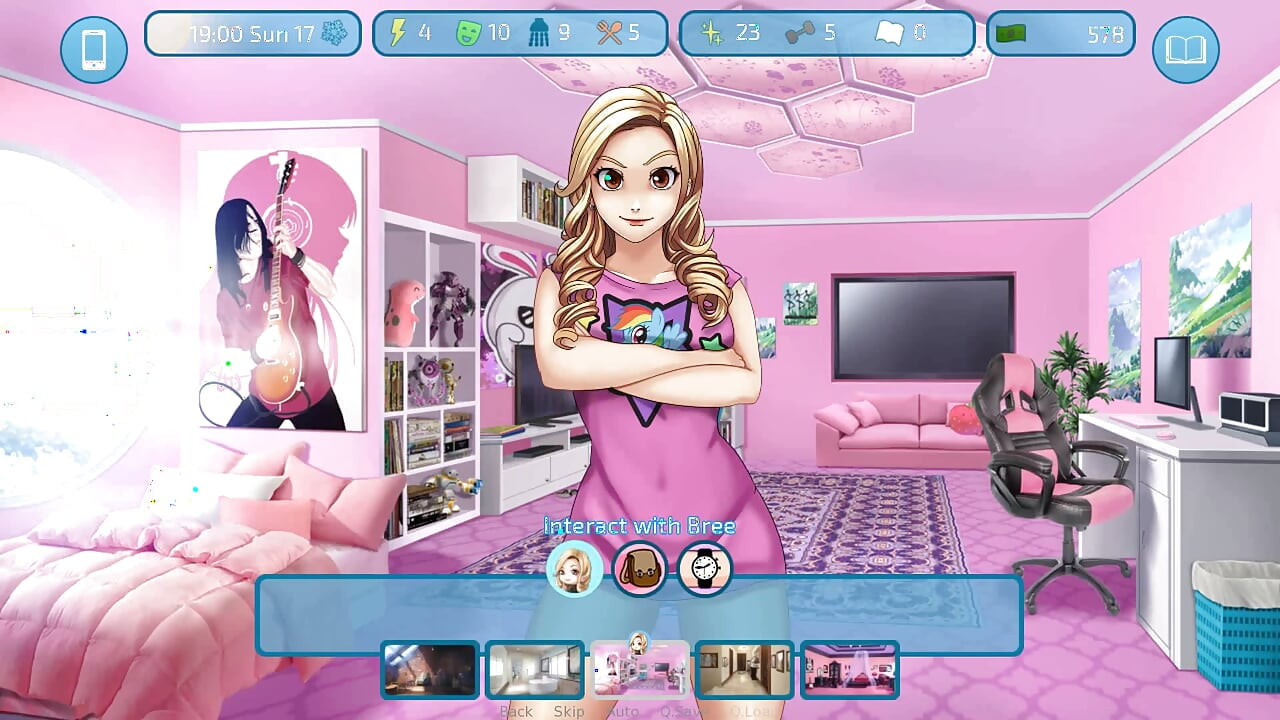1280x720 pixels.
Task: Click the wristwatch wait icon
Action: 705,569
